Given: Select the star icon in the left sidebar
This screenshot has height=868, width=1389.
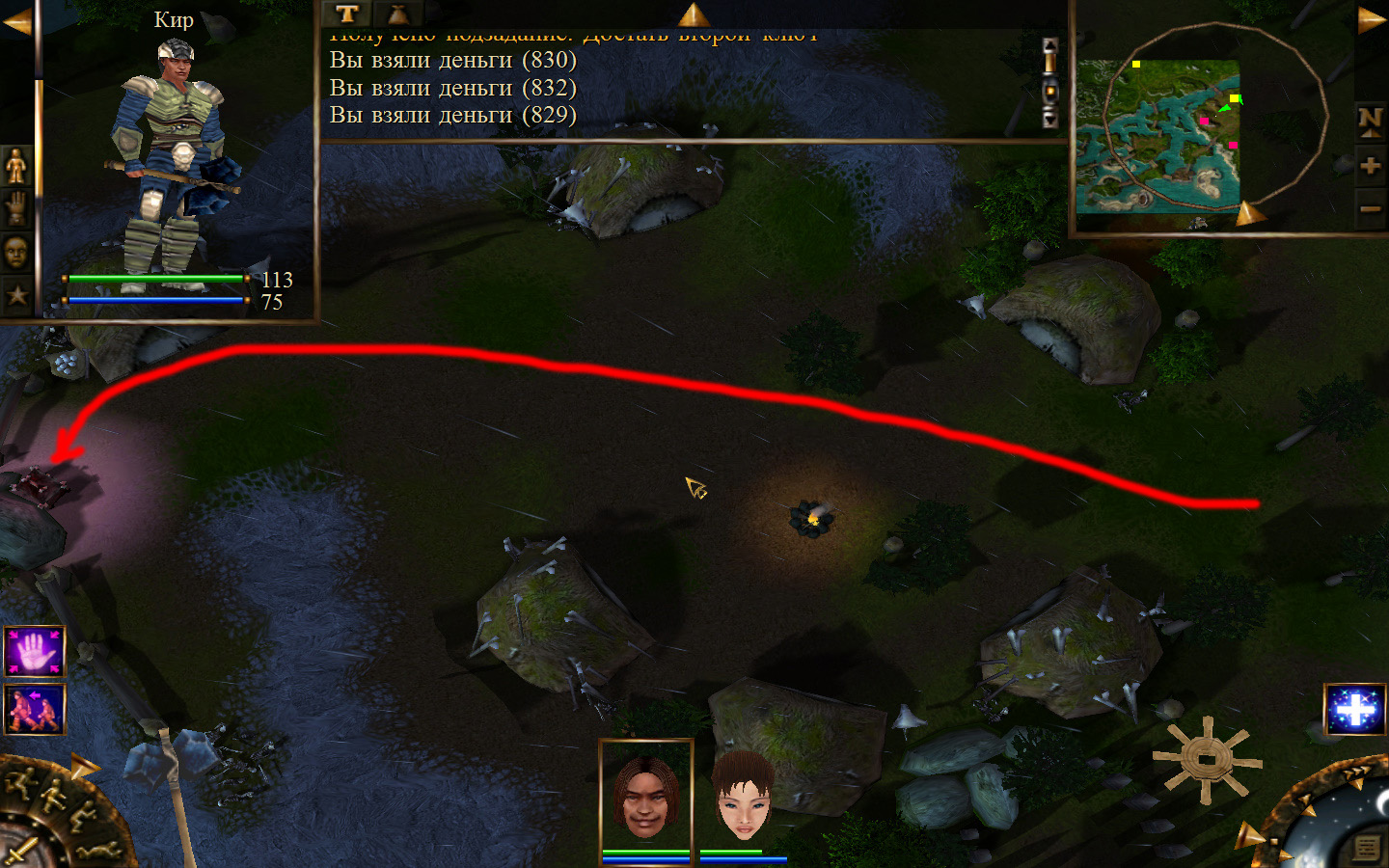Looking at the screenshot, I should [x=16, y=295].
